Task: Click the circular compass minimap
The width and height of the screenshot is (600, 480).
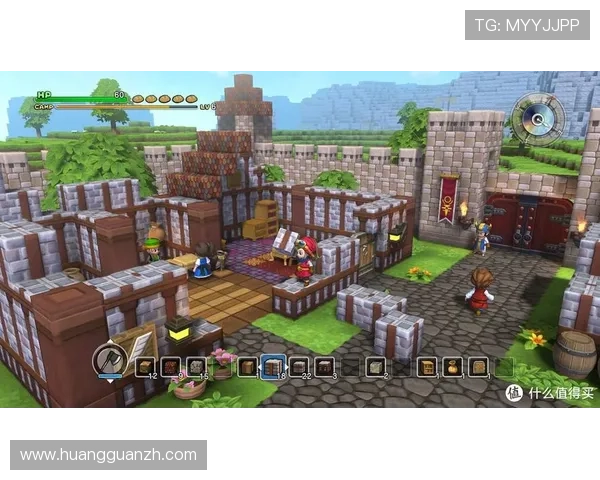Action: click(x=538, y=119)
